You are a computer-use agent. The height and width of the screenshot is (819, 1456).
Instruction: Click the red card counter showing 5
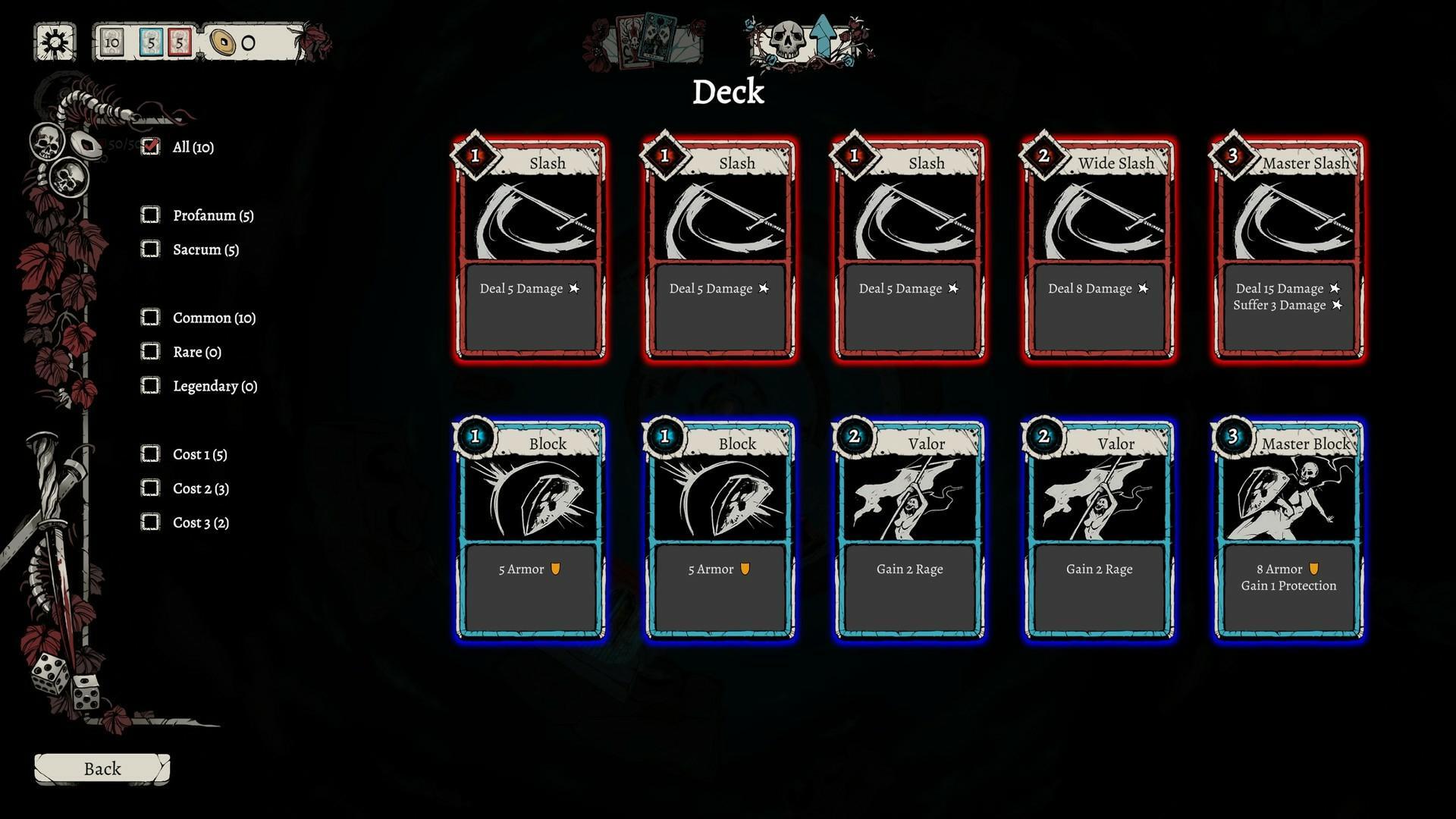click(180, 43)
